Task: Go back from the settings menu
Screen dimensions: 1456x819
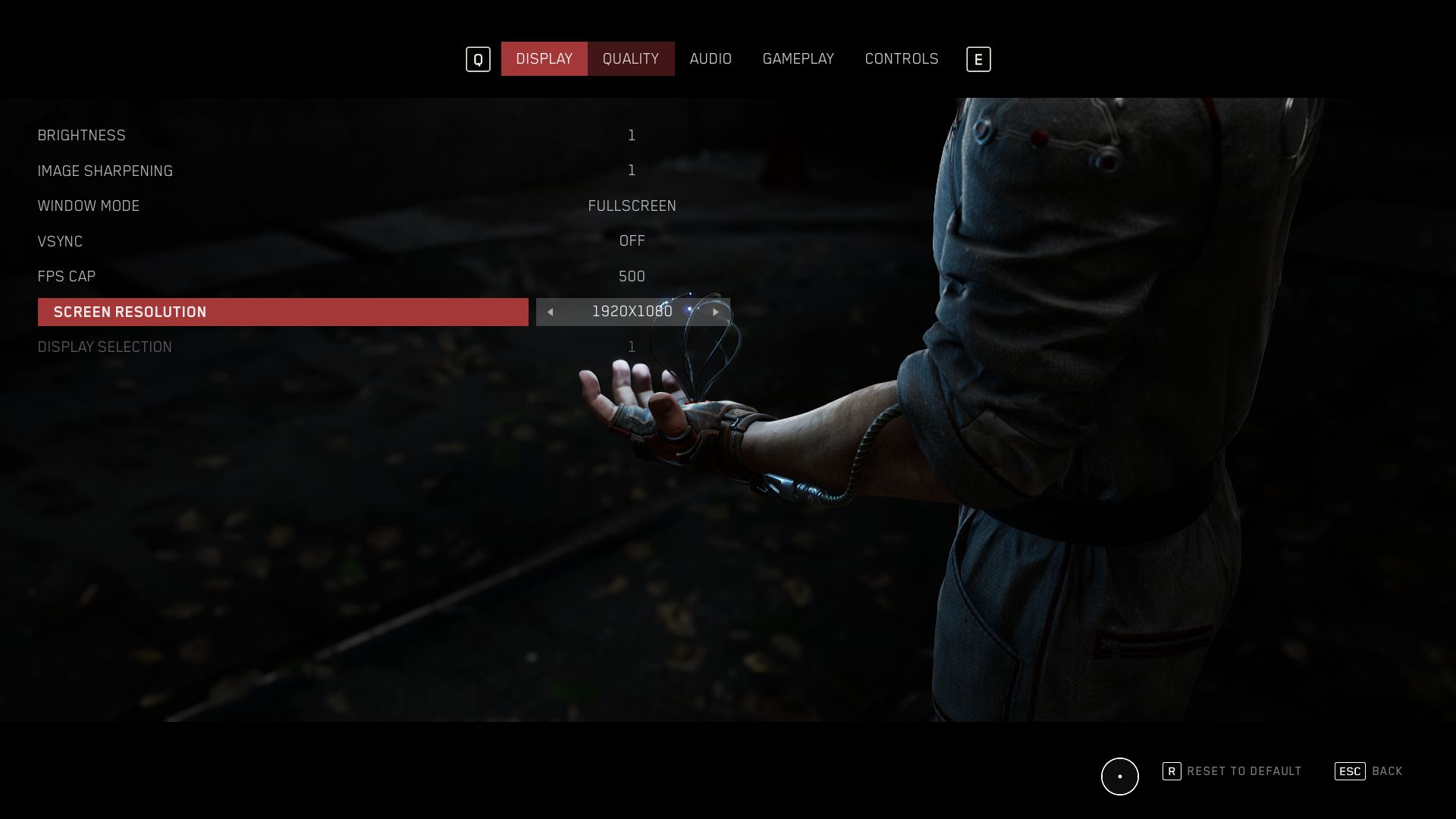Action: click(x=1369, y=771)
